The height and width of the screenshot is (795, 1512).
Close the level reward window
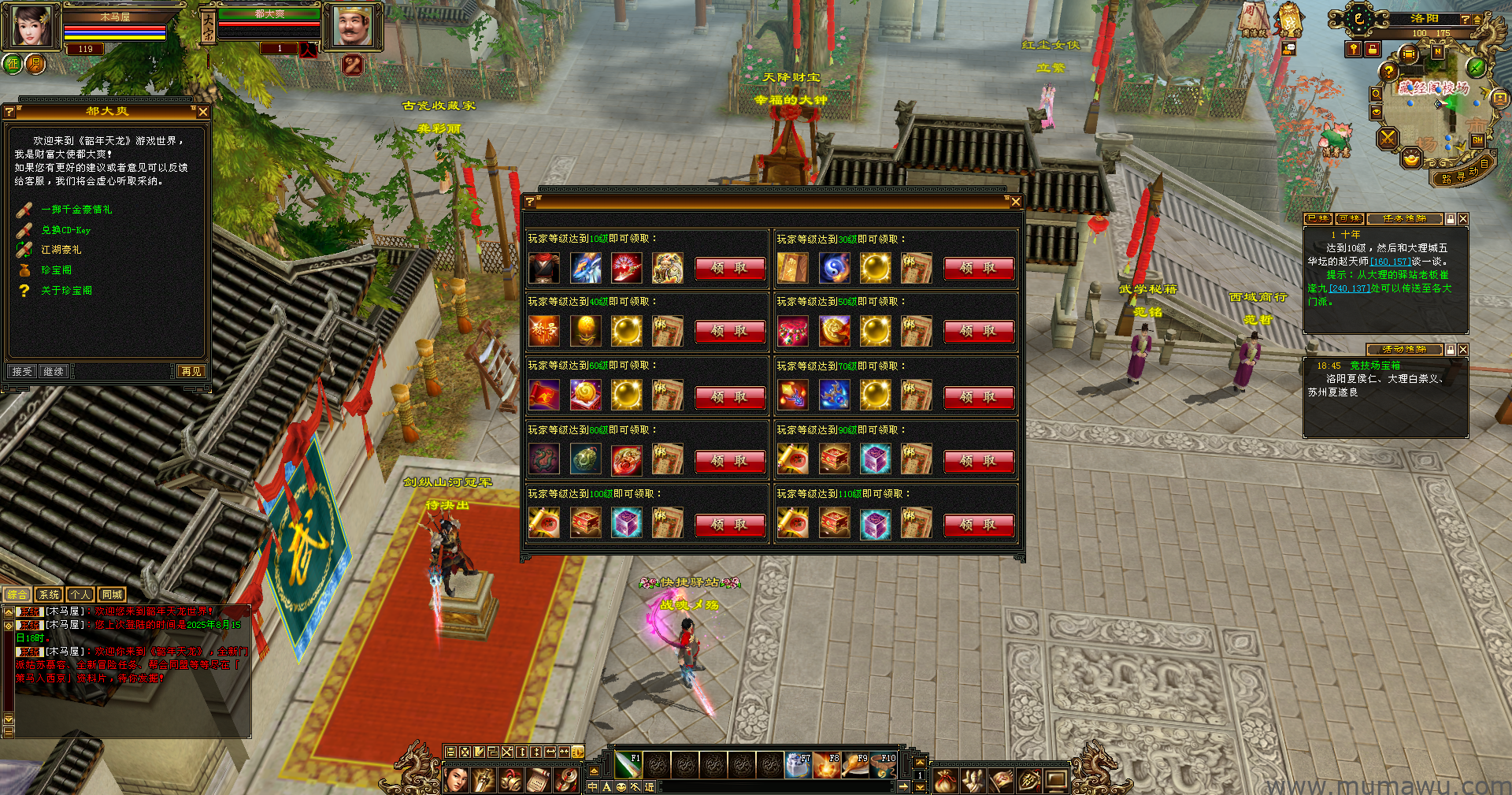(x=1016, y=202)
